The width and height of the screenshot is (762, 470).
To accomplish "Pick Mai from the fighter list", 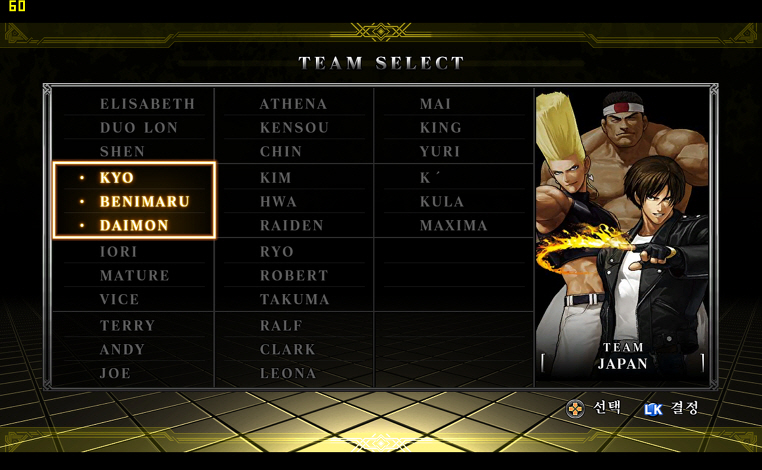I will [435, 104].
